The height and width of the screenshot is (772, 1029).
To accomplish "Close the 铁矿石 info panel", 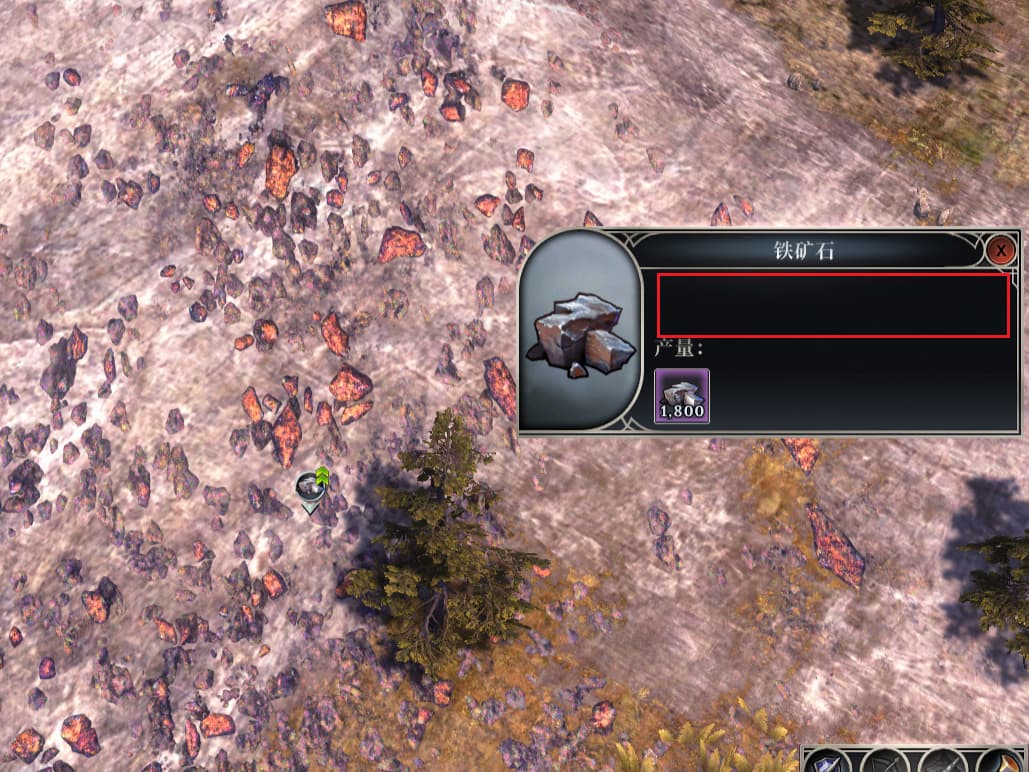I will tap(1000, 250).
